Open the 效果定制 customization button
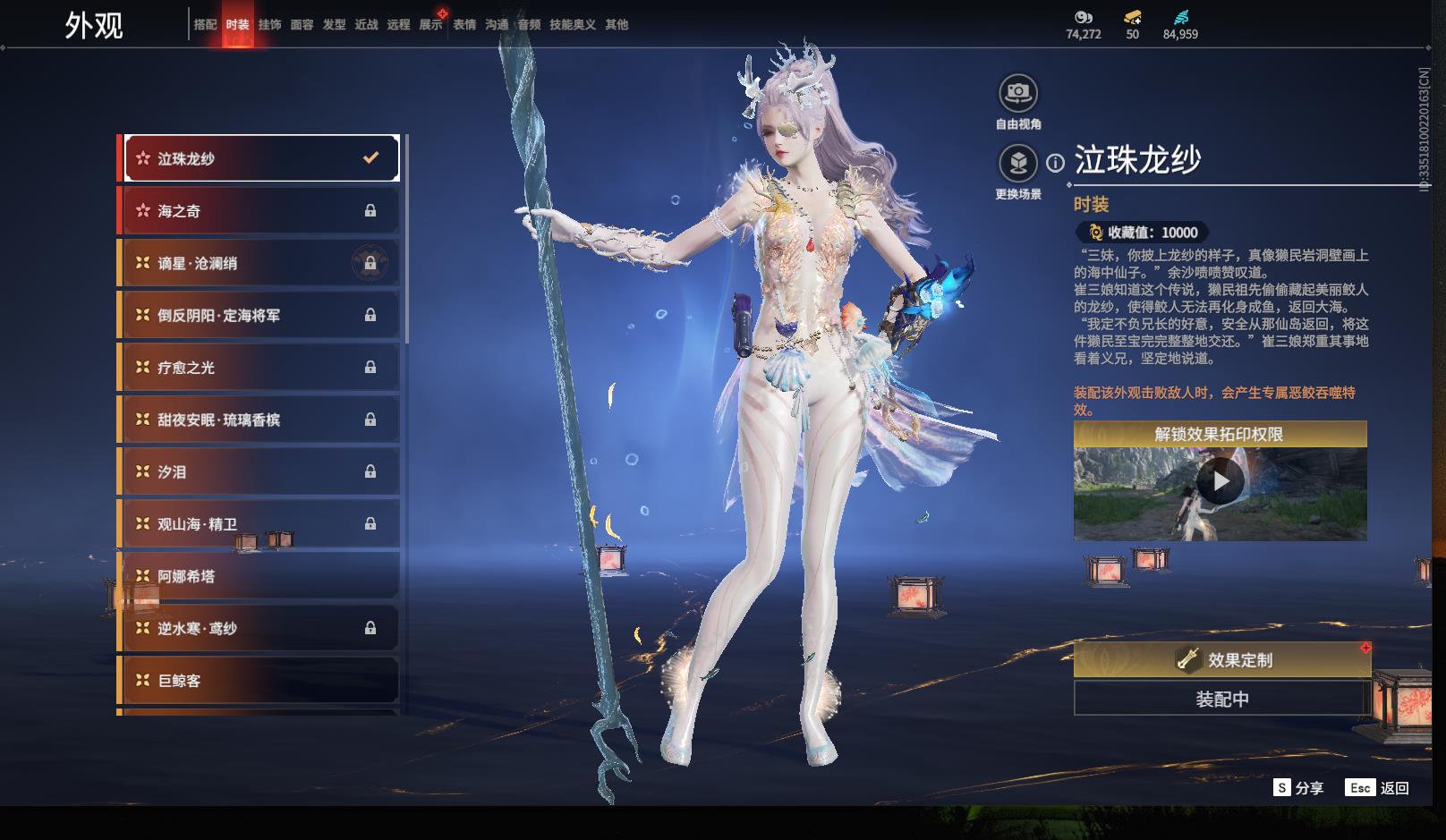 click(1221, 660)
